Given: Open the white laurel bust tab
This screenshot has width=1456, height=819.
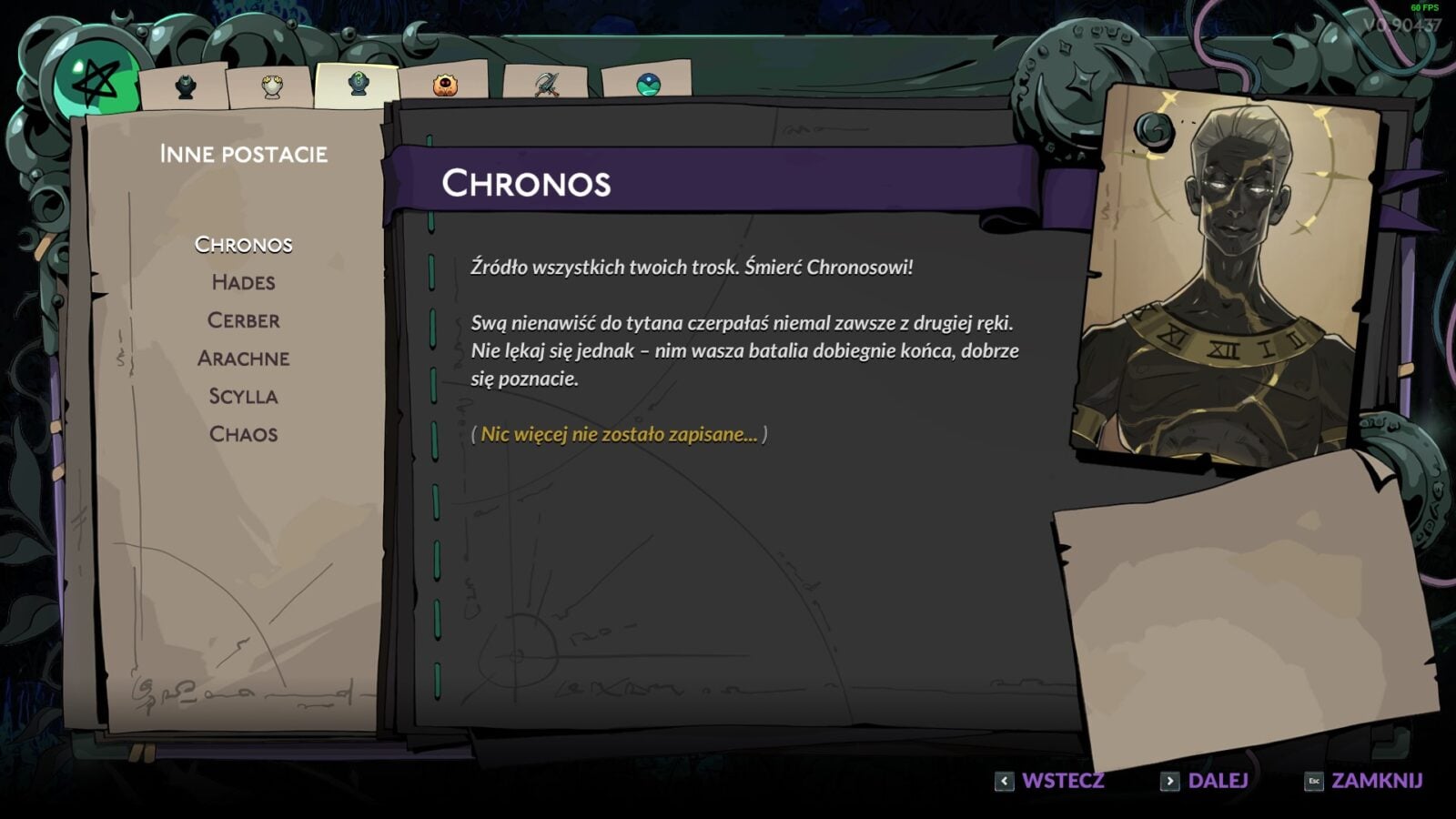Looking at the screenshot, I should point(272,87).
